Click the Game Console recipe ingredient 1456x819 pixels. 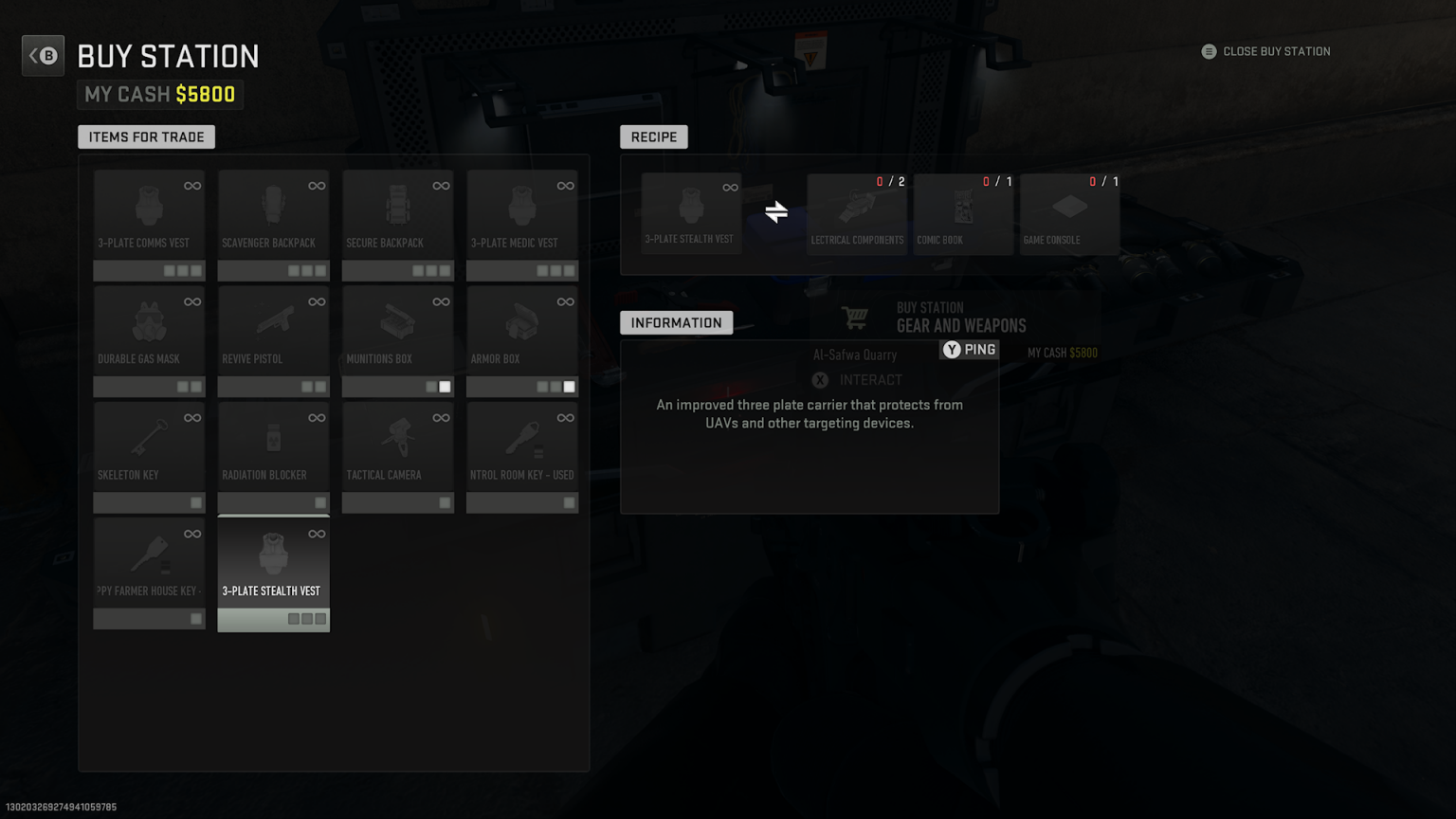click(x=1069, y=212)
